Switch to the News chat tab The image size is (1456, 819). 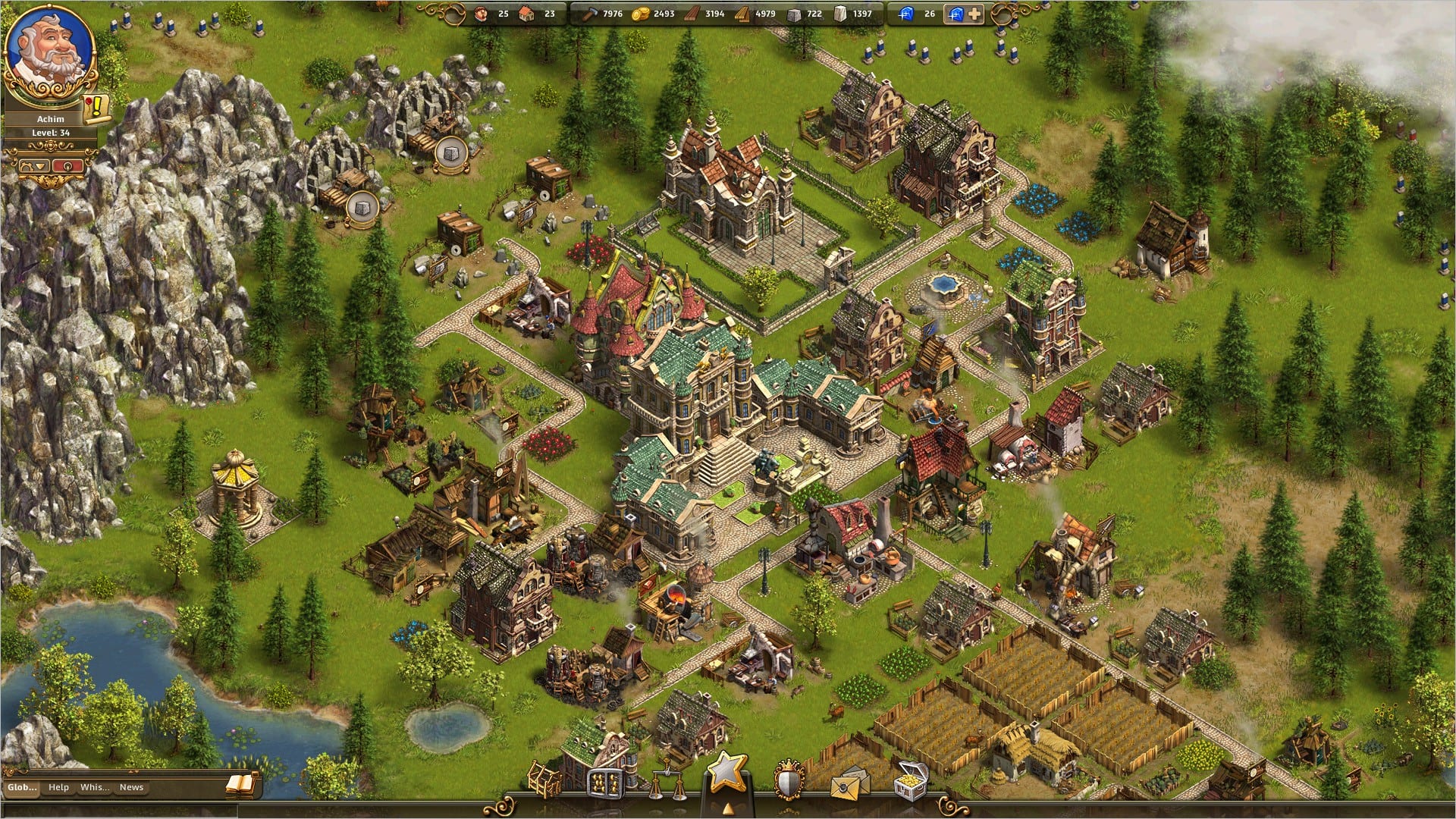(x=131, y=787)
